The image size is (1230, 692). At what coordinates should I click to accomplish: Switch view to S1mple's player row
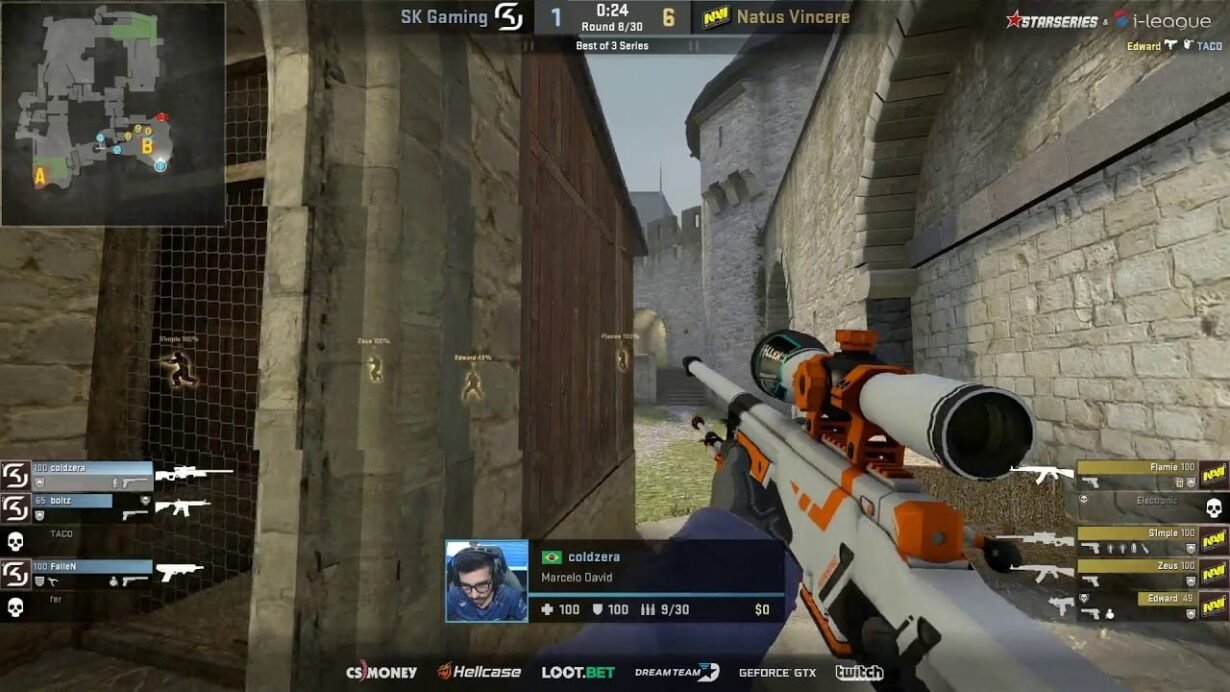1140,540
